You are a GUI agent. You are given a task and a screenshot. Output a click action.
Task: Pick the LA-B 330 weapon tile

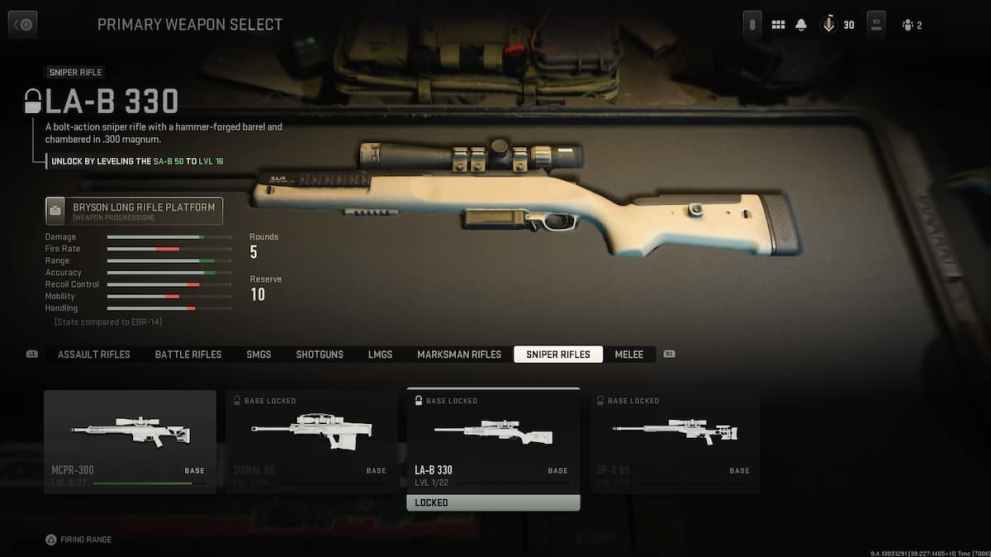[x=493, y=441]
